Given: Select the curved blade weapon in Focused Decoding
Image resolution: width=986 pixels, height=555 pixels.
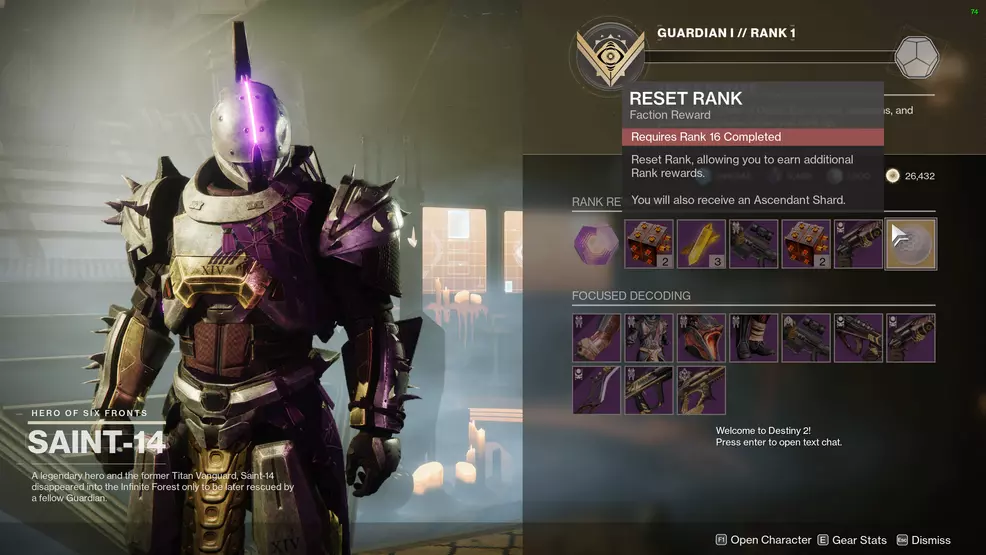Looking at the screenshot, I should pyautogui.click(x=597, y=390).
